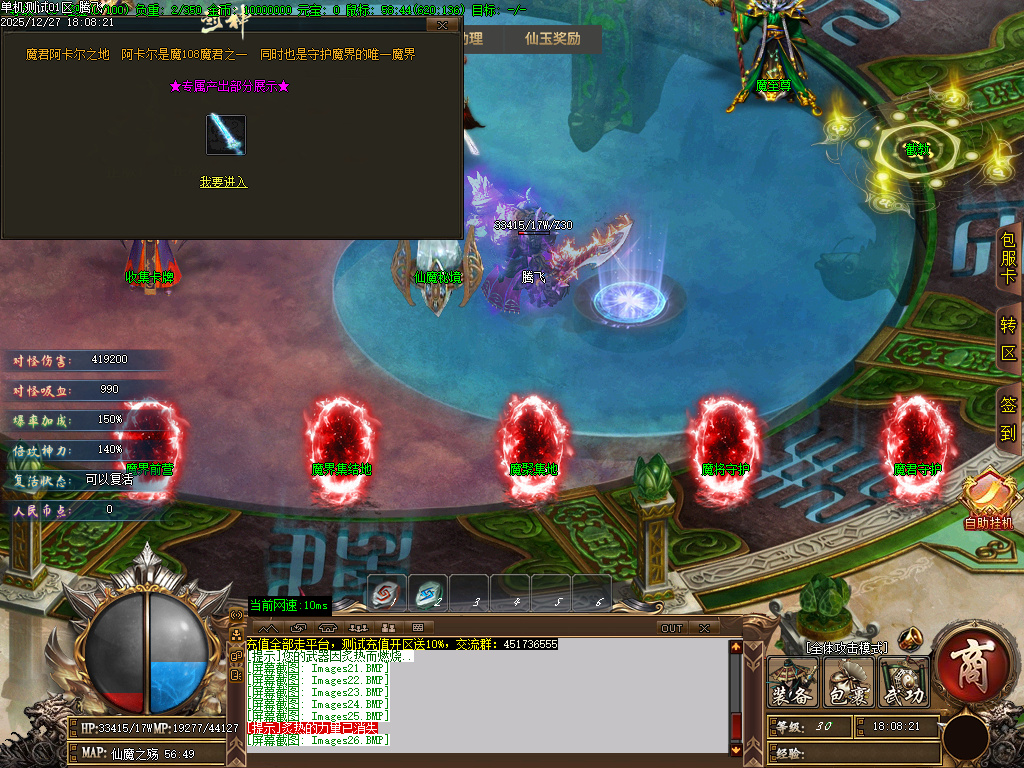Choose the 我要进入 dialogue option

pyautogui.click(x=223, y=182)
